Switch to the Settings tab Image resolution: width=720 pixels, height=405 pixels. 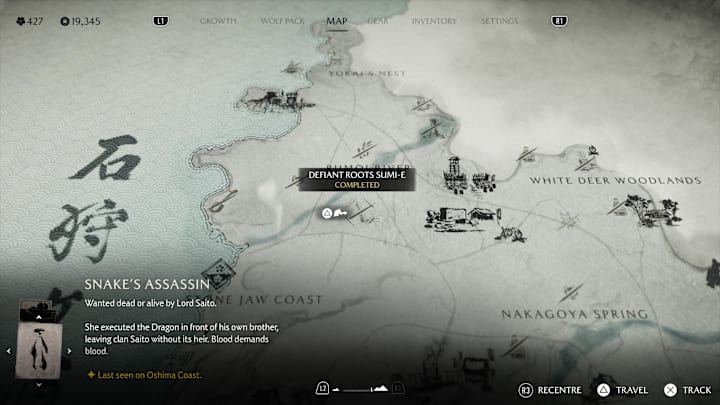click(x=499, y=21)
